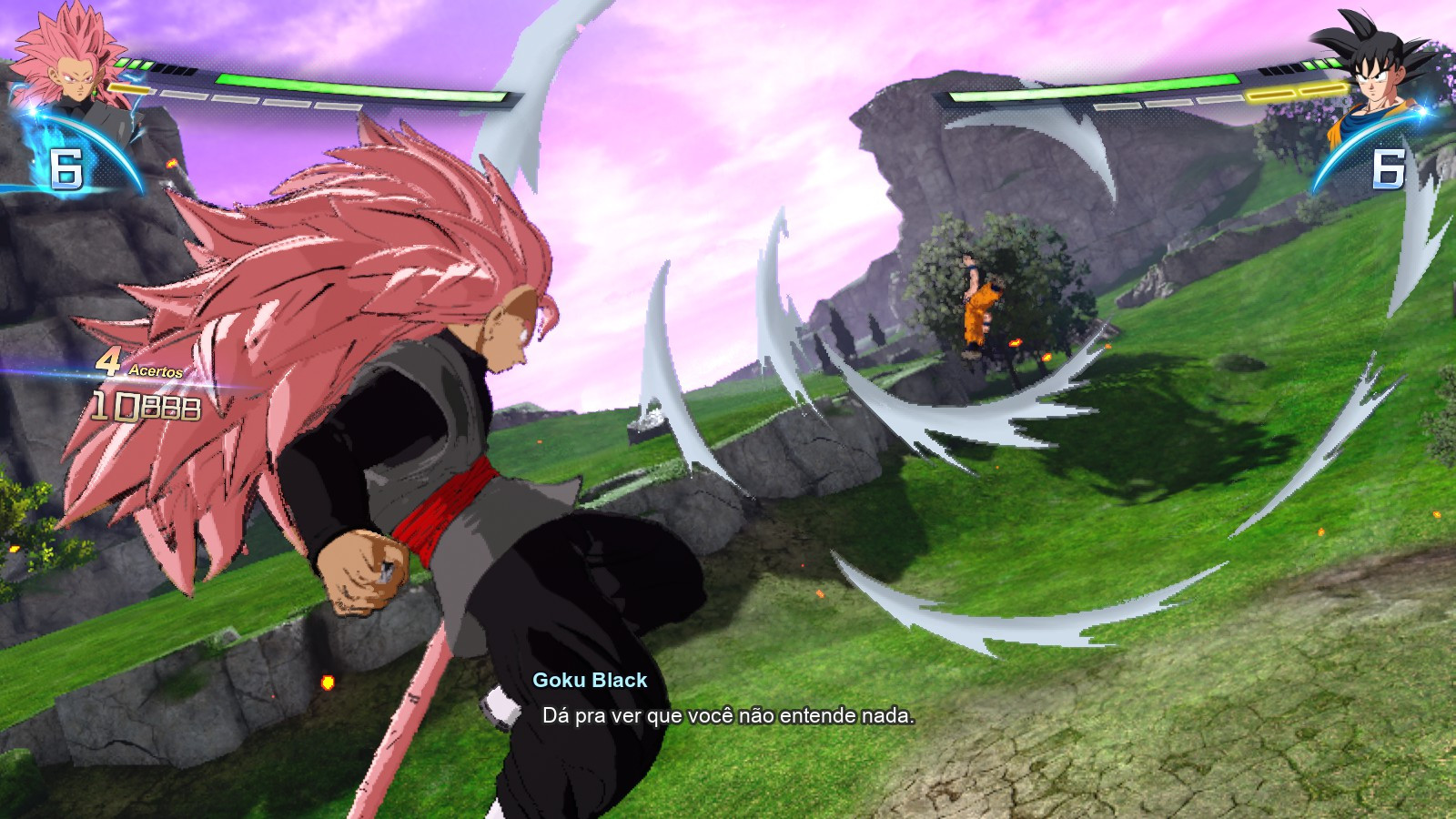1456x819 pixels.
Task: Click the blue skill count emblem showing 6 on the left
Action: (66, 167)
